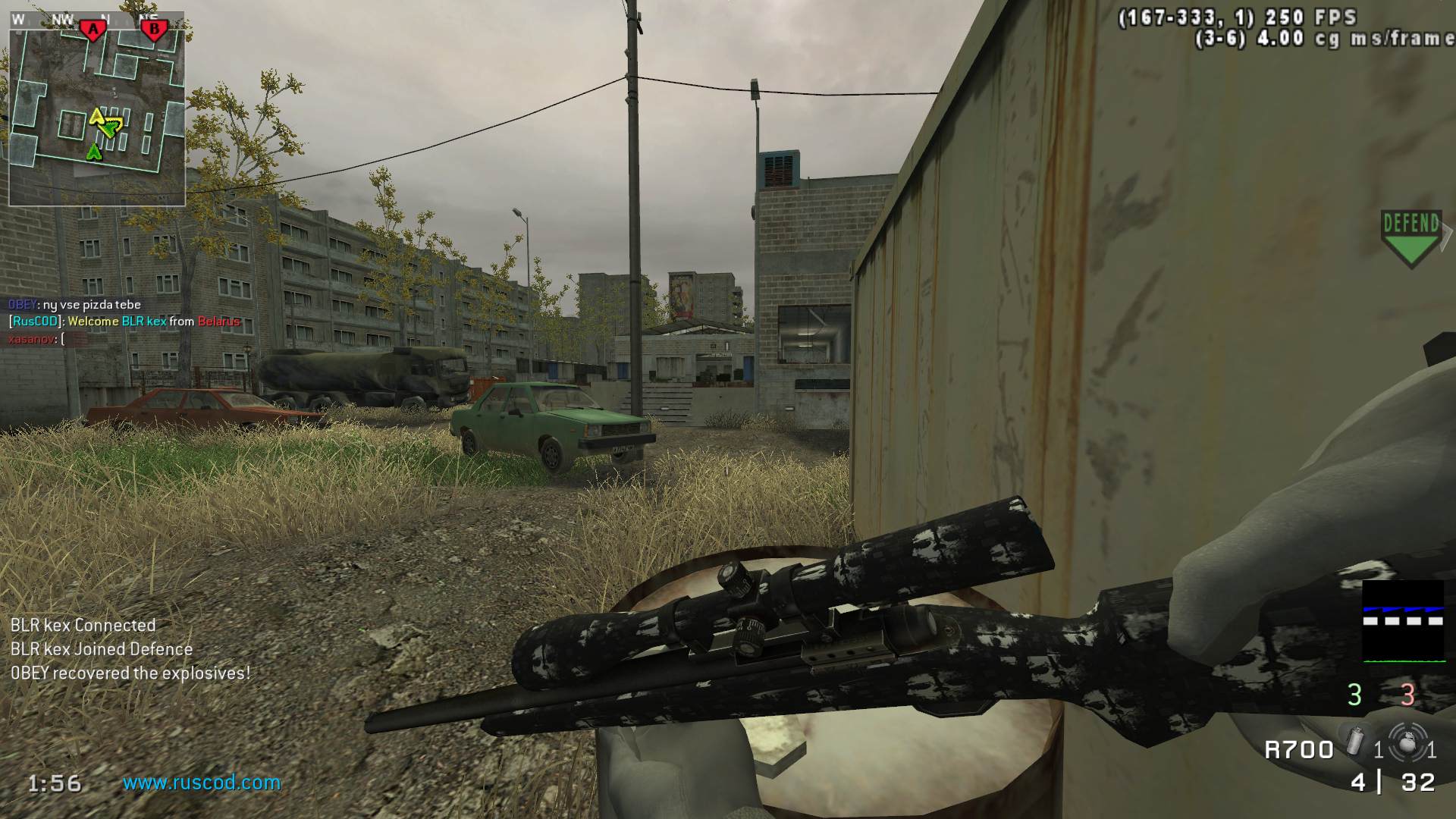
Task: Select the frag grenade icon
Action: (x=1407, y=744)
